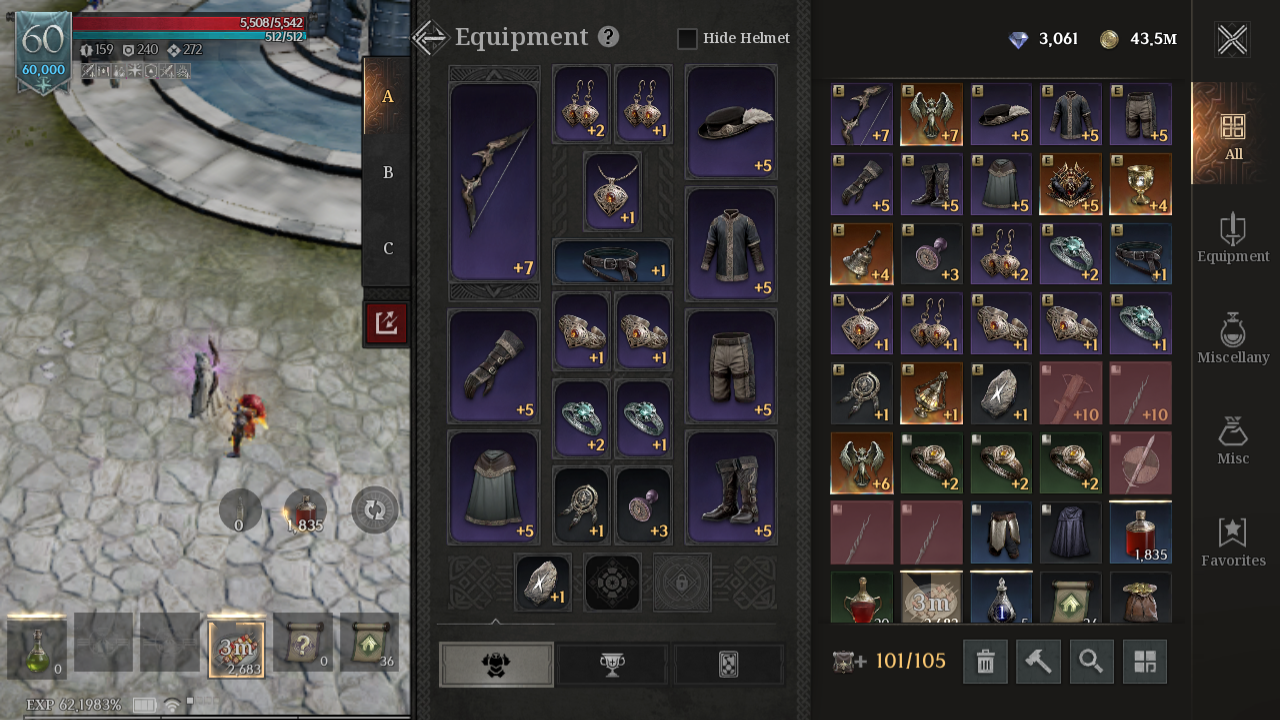This screenshot has width=1280, height=720.
Task: Select the All inventory category
Action: 1233,134
